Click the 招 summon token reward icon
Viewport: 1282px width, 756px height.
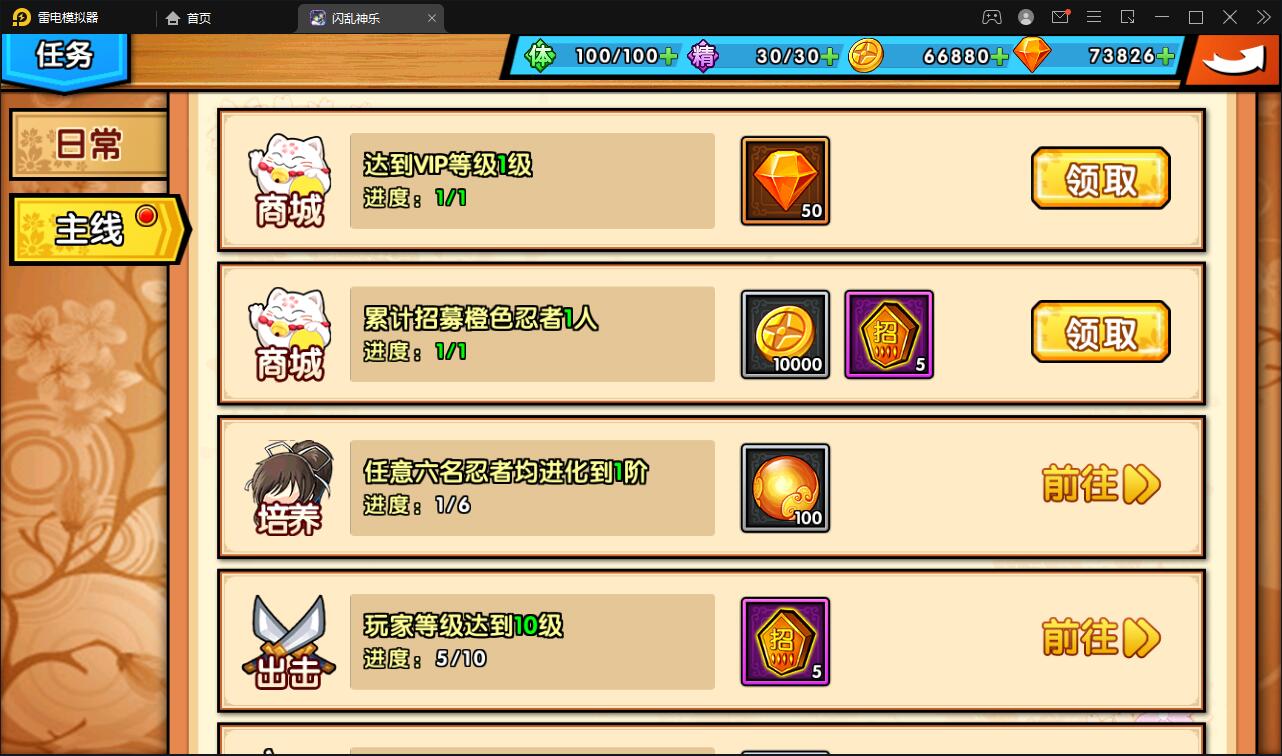(889, 334)
